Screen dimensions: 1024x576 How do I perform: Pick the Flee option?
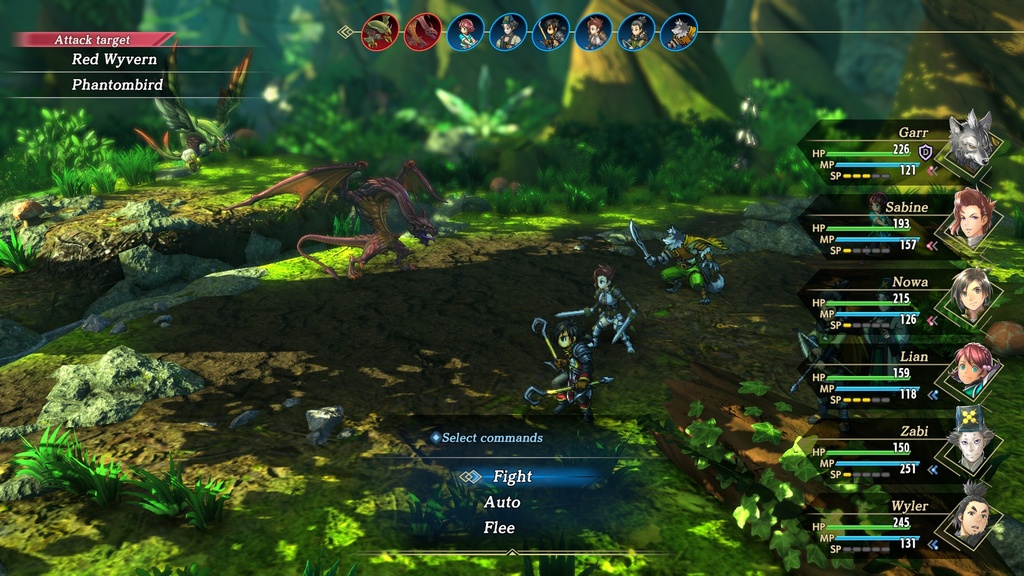[499, 527]
